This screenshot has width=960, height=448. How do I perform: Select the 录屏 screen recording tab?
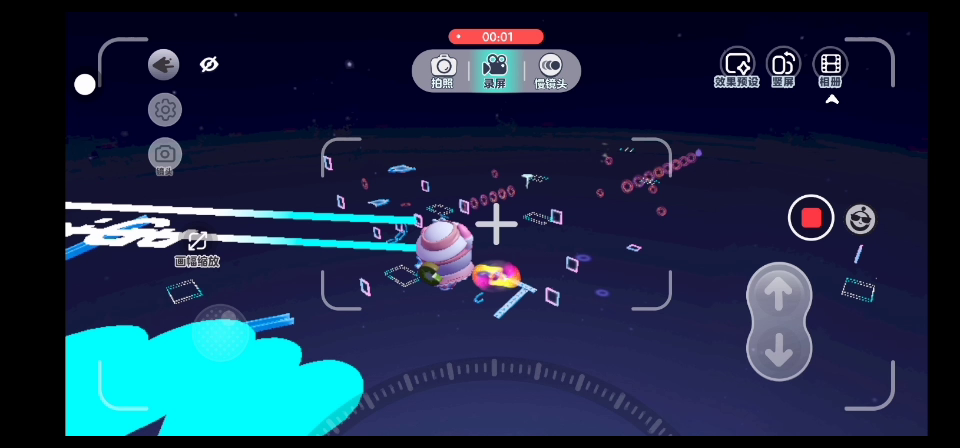(495, 70)
